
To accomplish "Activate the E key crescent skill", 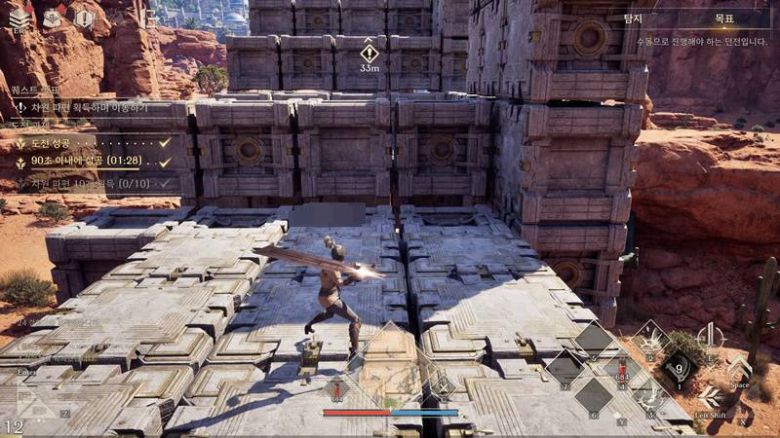I will [710, 337].
